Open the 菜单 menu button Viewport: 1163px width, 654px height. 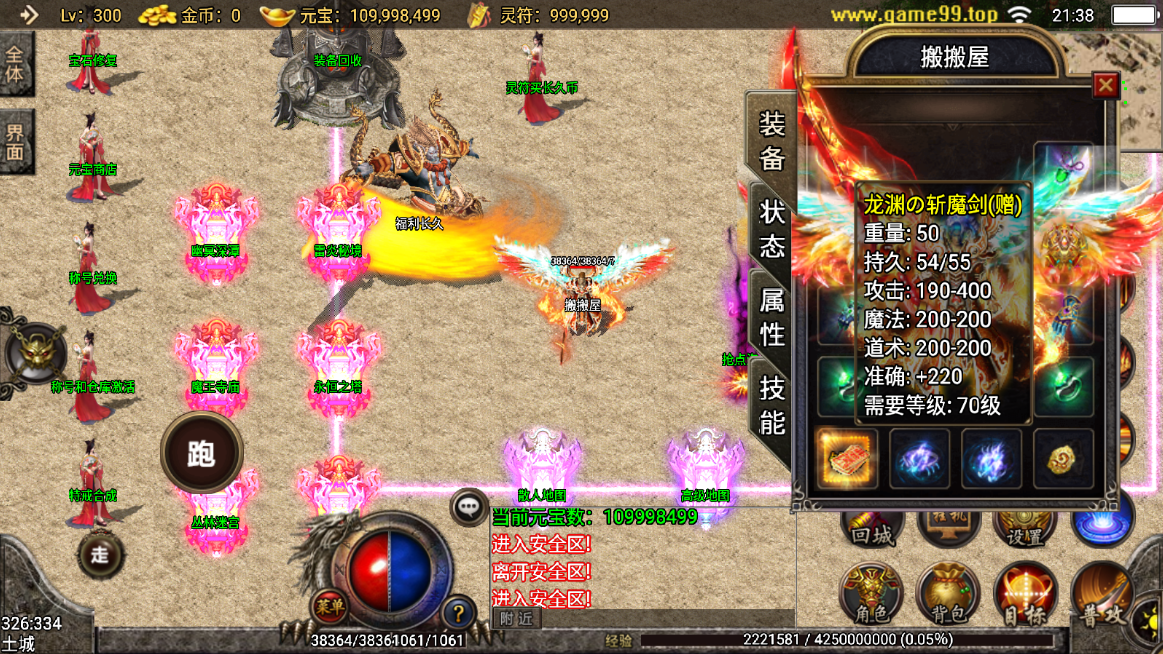(328, 605)
